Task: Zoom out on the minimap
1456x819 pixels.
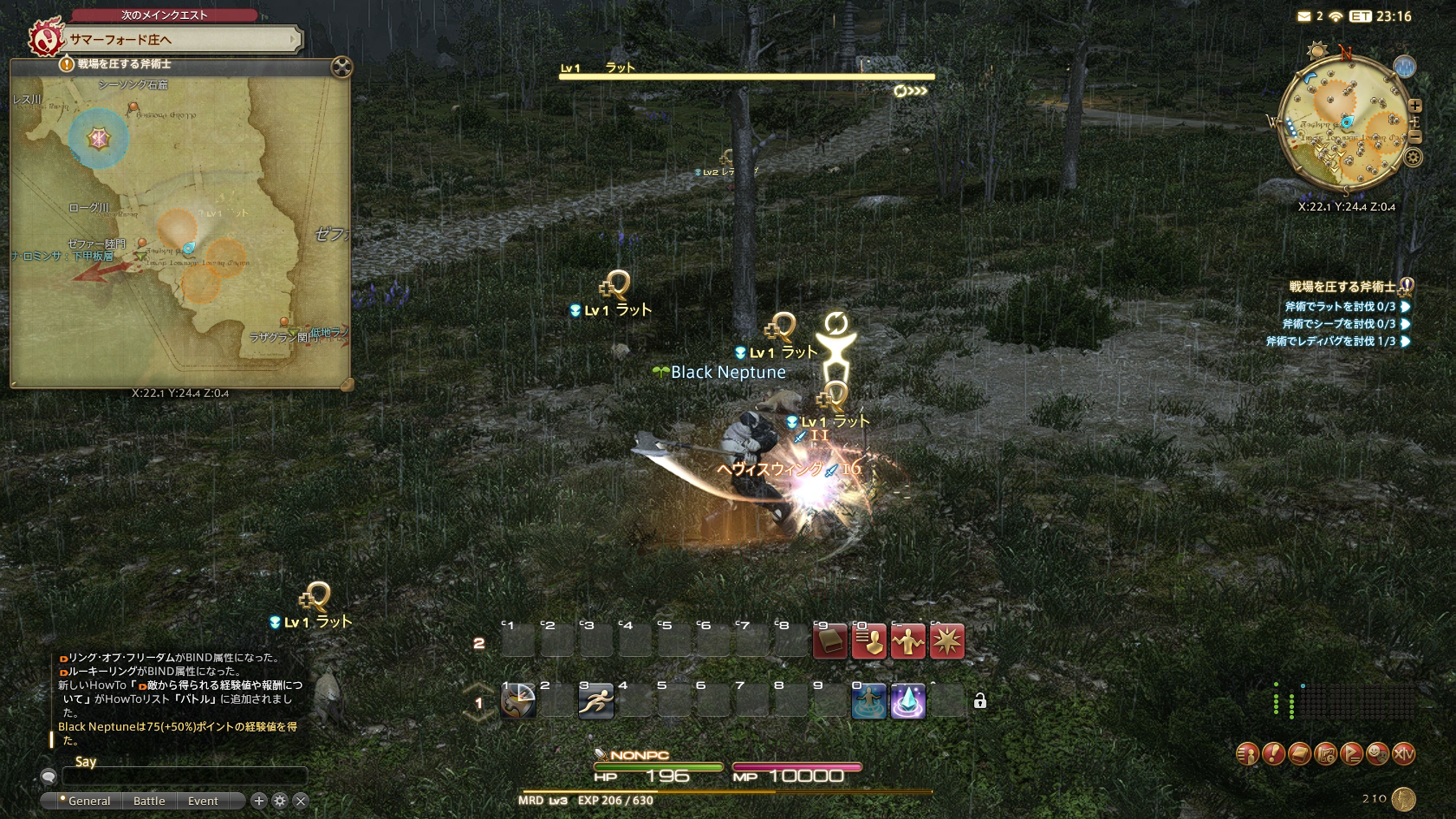Action: [1414, 137]
